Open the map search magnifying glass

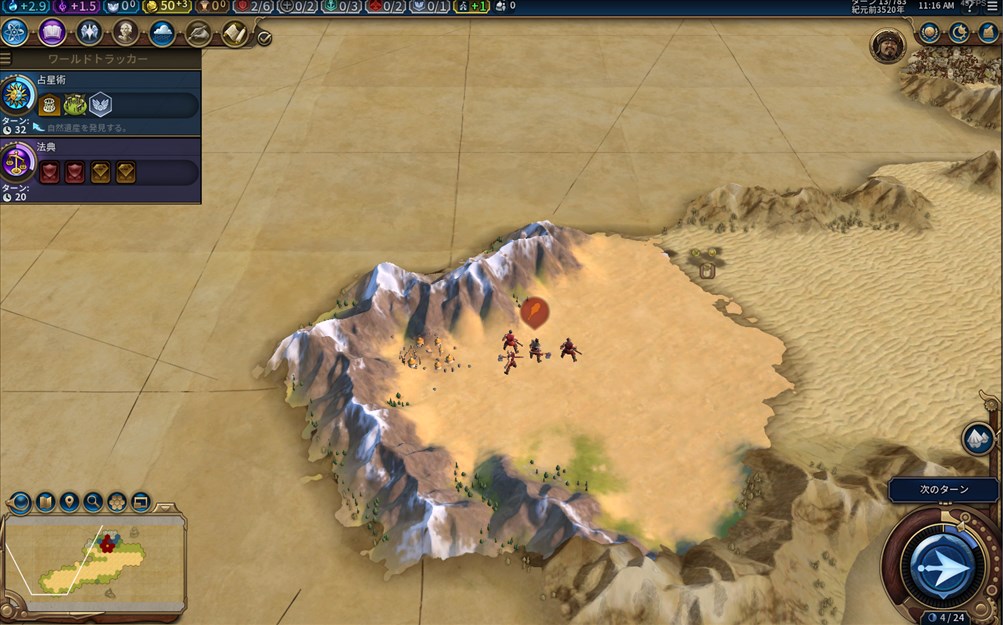93,501
